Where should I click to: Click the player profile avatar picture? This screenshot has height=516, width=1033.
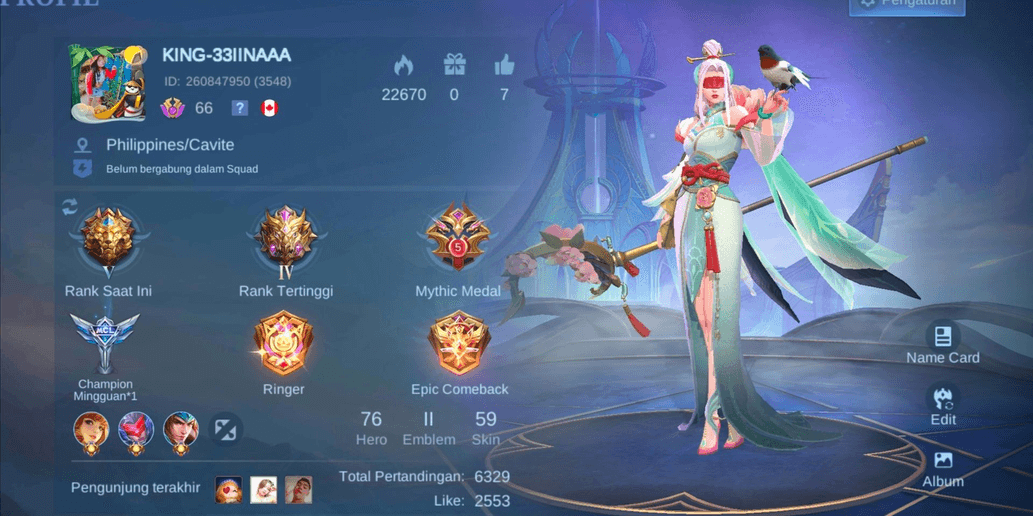coord(108,82)
